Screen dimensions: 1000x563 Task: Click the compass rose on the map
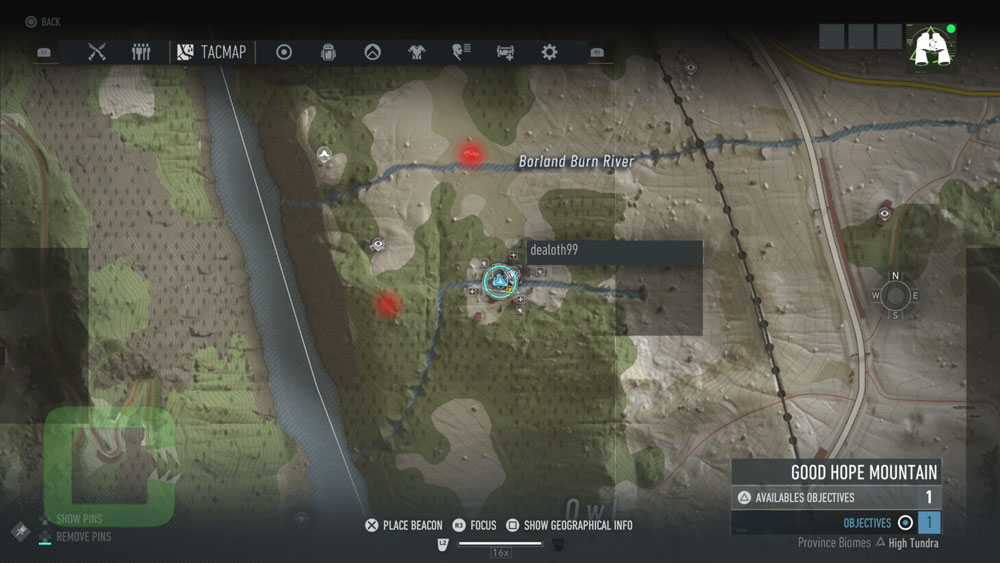point(895,296)
